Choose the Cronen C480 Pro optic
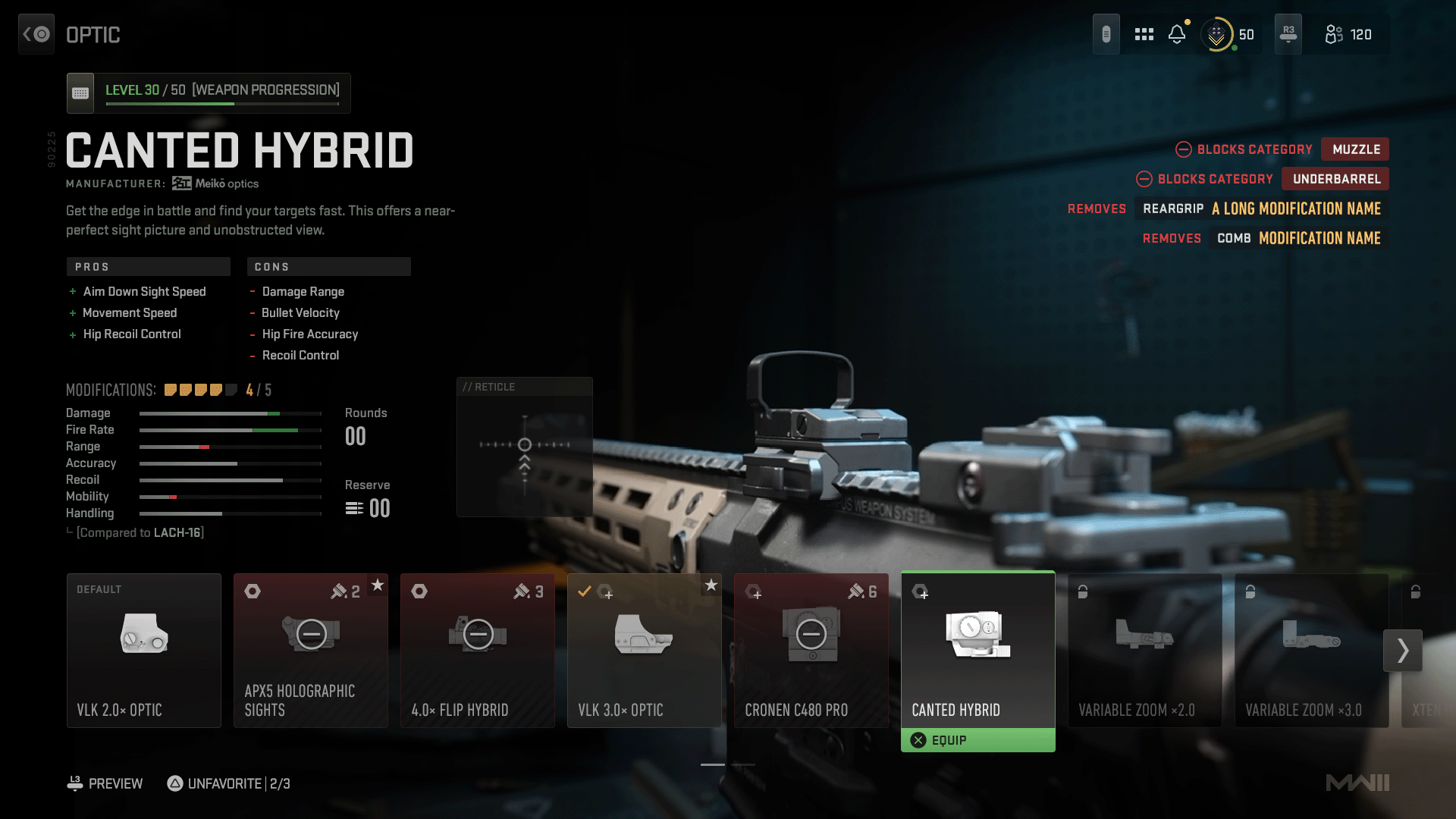 (811, 650)
